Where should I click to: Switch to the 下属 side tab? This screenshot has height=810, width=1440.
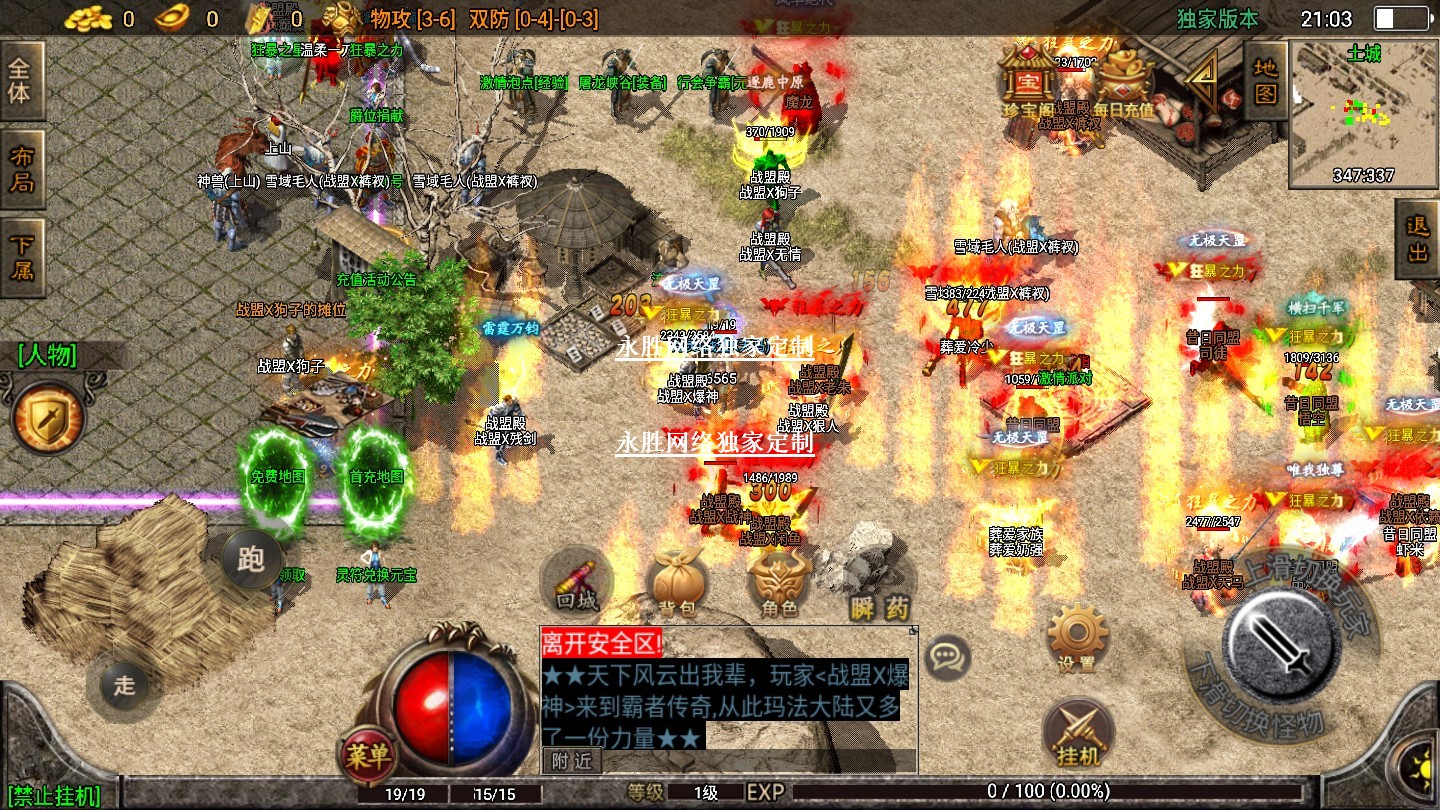coord(20,258)
